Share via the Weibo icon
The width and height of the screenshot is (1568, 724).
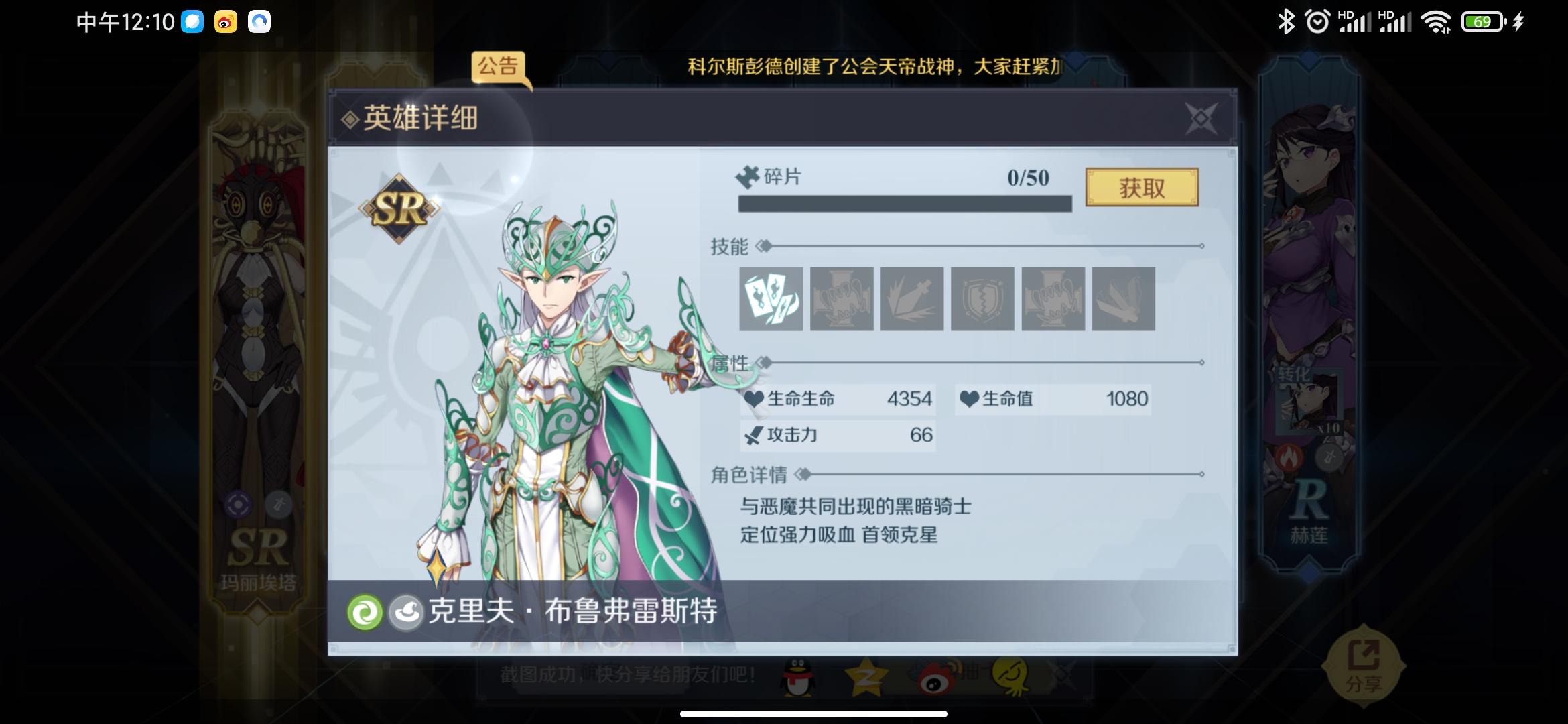tap(931, 678)
